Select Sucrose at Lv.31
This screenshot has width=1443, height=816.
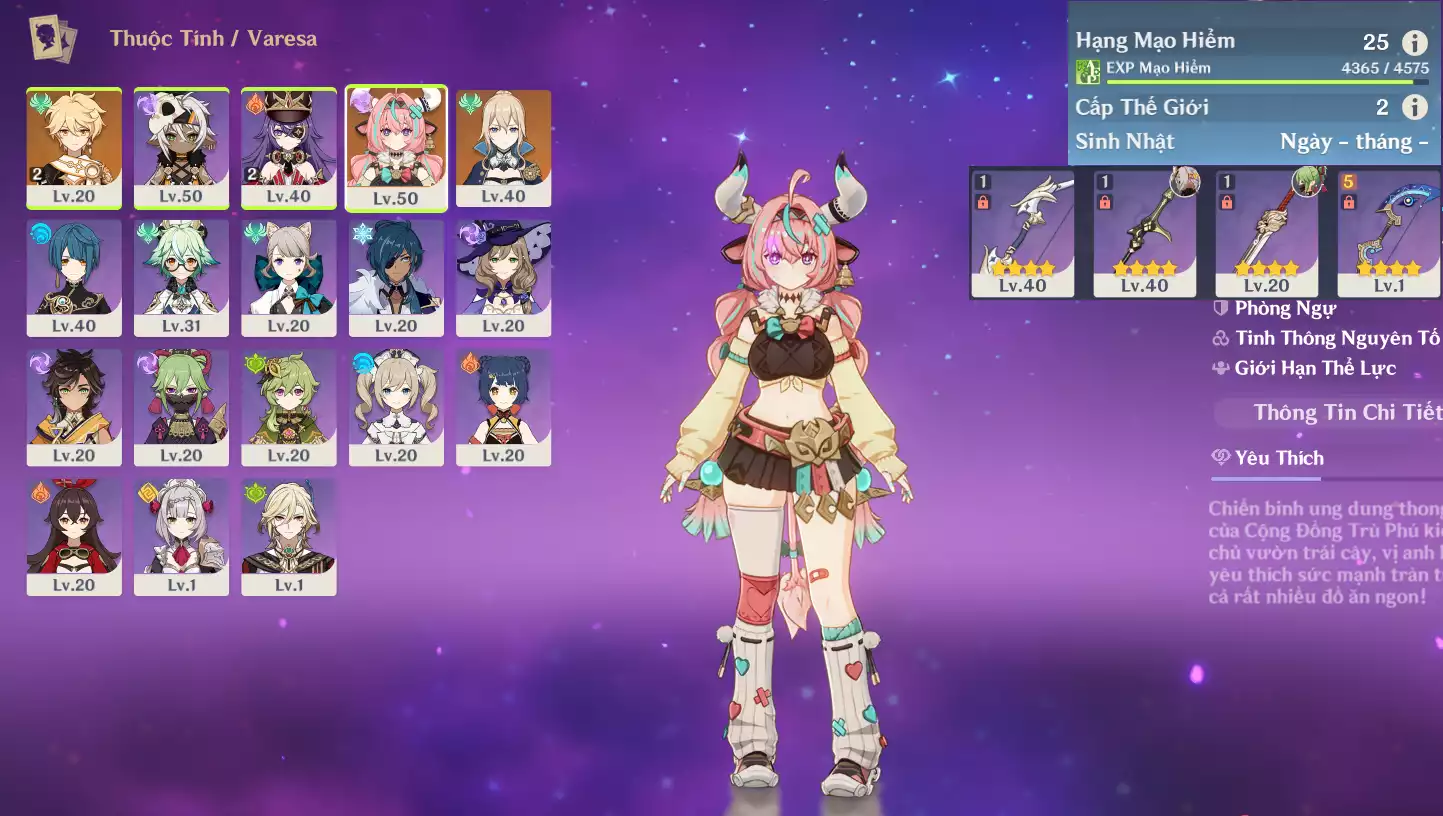181,277
